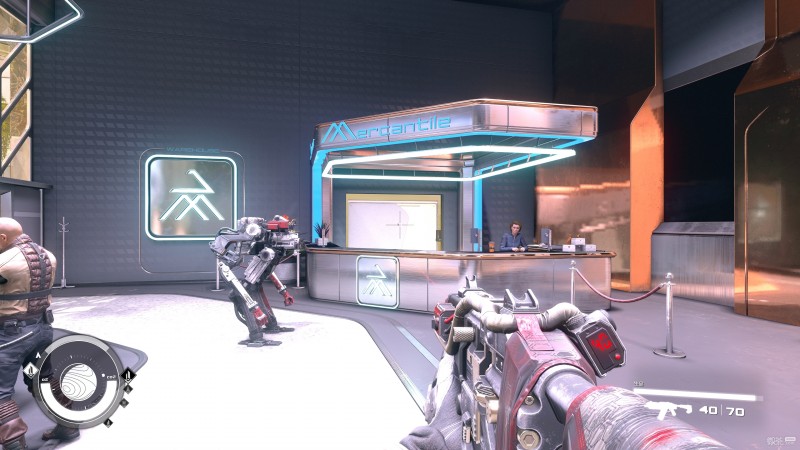This screenshot has width=800, height=450.
Task: Select the equipped rifle weapon icon
Action: 666,410
